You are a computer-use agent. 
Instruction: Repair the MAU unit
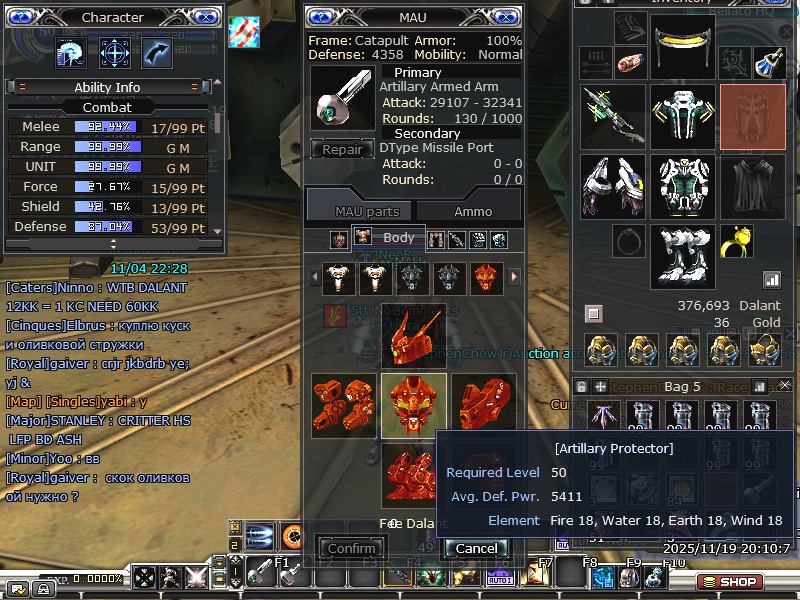click(x=342, y=150)
